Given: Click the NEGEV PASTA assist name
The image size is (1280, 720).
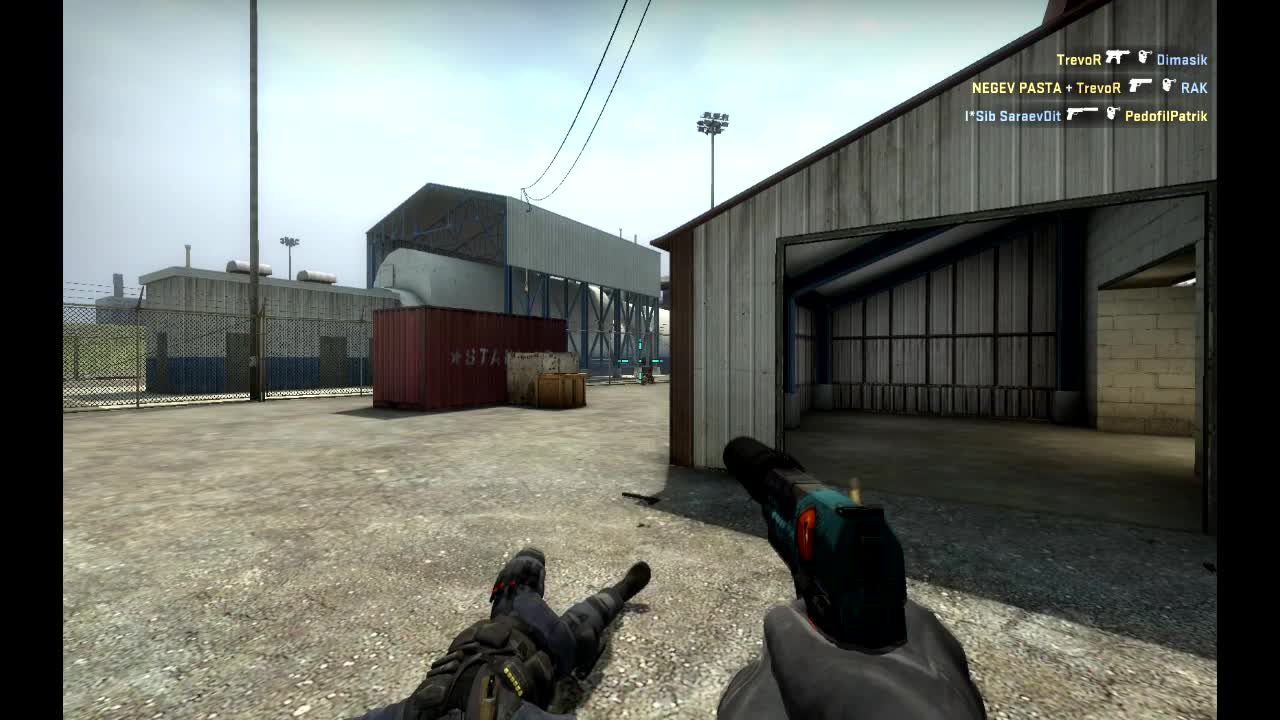Looking at the screenshot, I should [1017, 87].
